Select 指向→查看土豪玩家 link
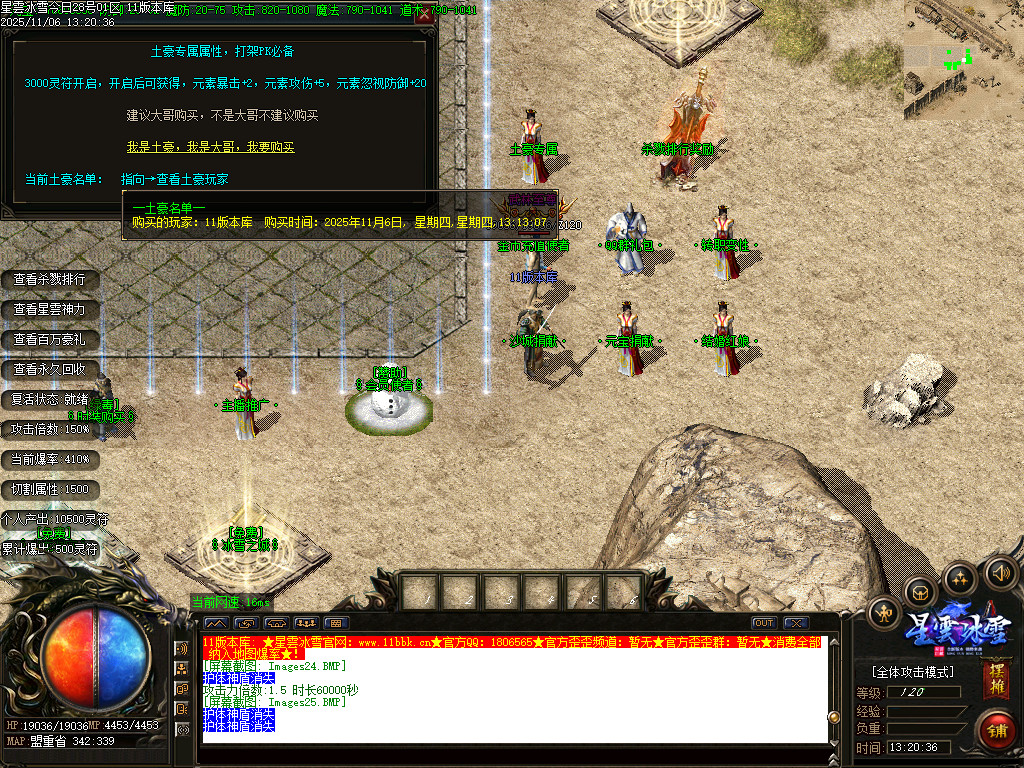 175,180
